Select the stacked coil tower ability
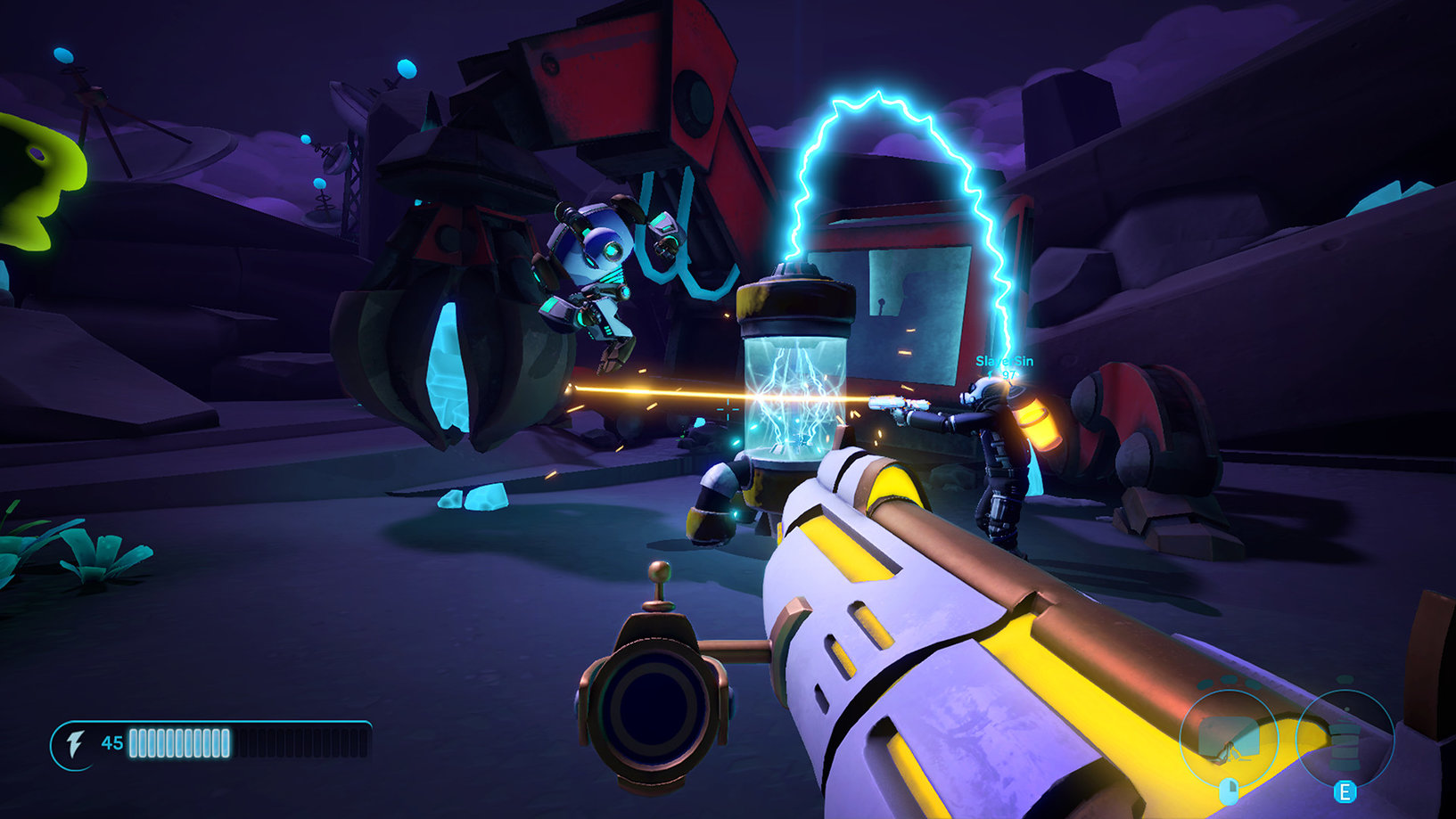The width and height of the screenshot is (1456, 819). coord(1345,739)
